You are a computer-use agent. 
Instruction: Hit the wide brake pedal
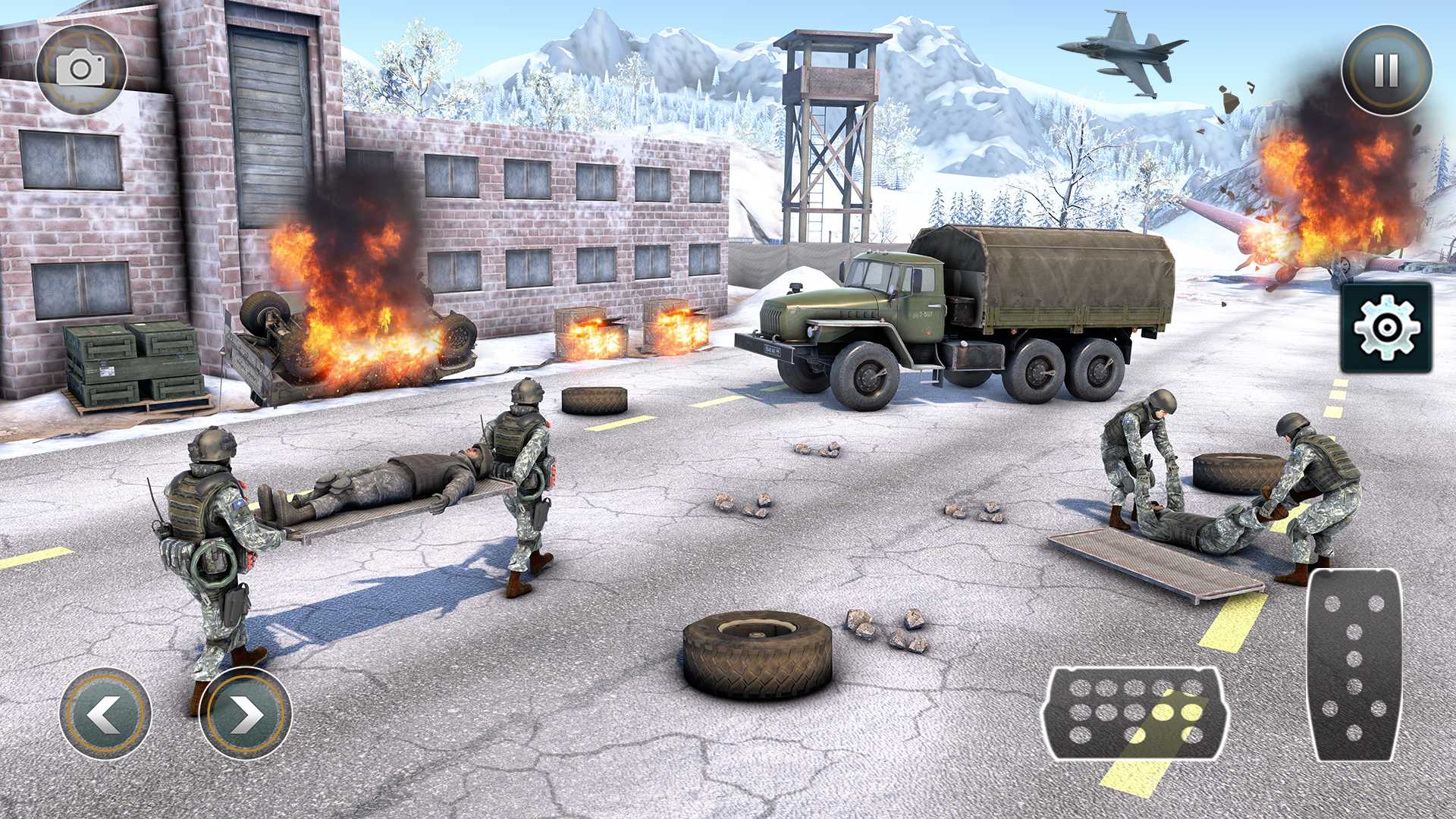pos(1135,714)
